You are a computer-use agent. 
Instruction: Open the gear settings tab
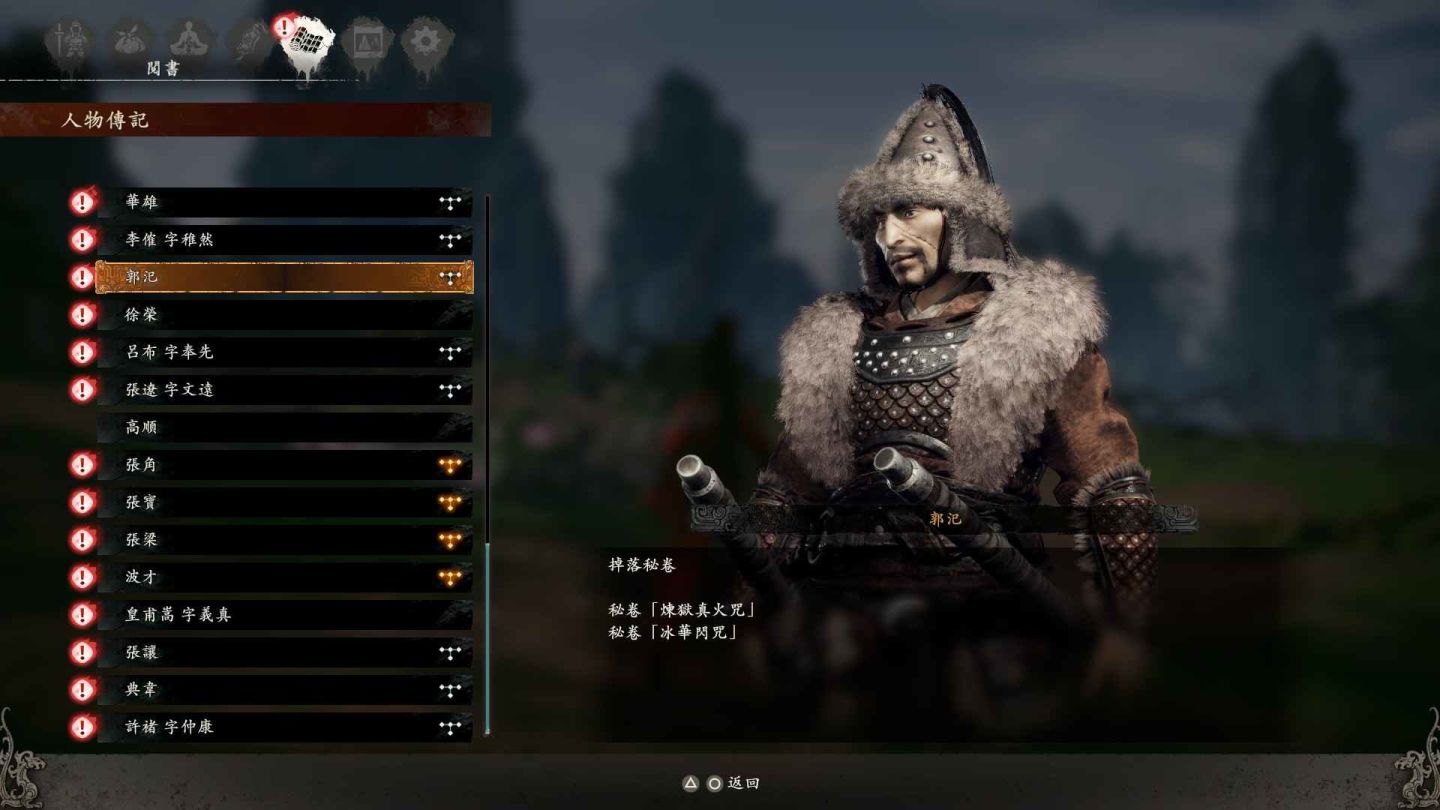[426, 42]
